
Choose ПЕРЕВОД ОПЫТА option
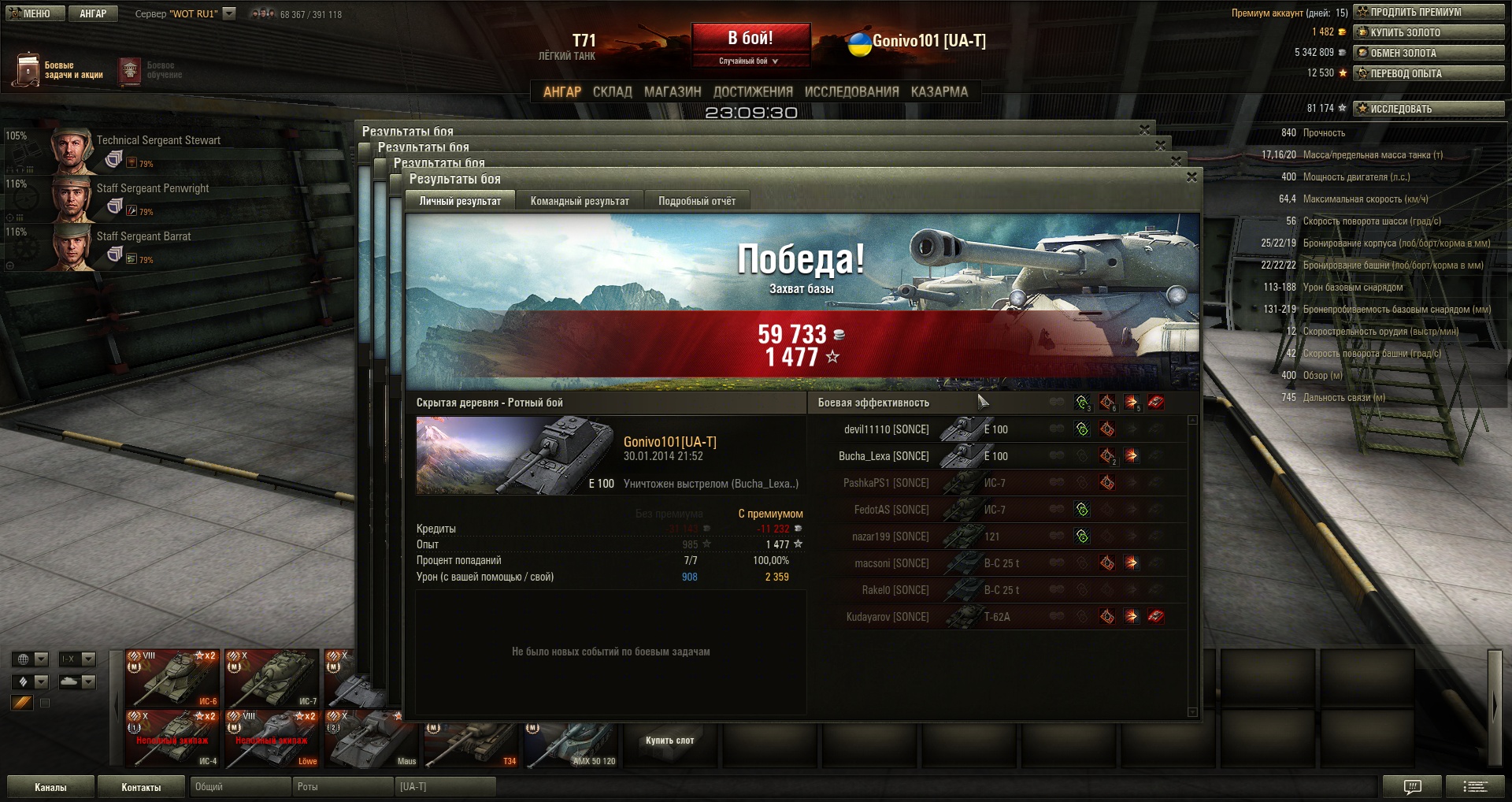1429,73
